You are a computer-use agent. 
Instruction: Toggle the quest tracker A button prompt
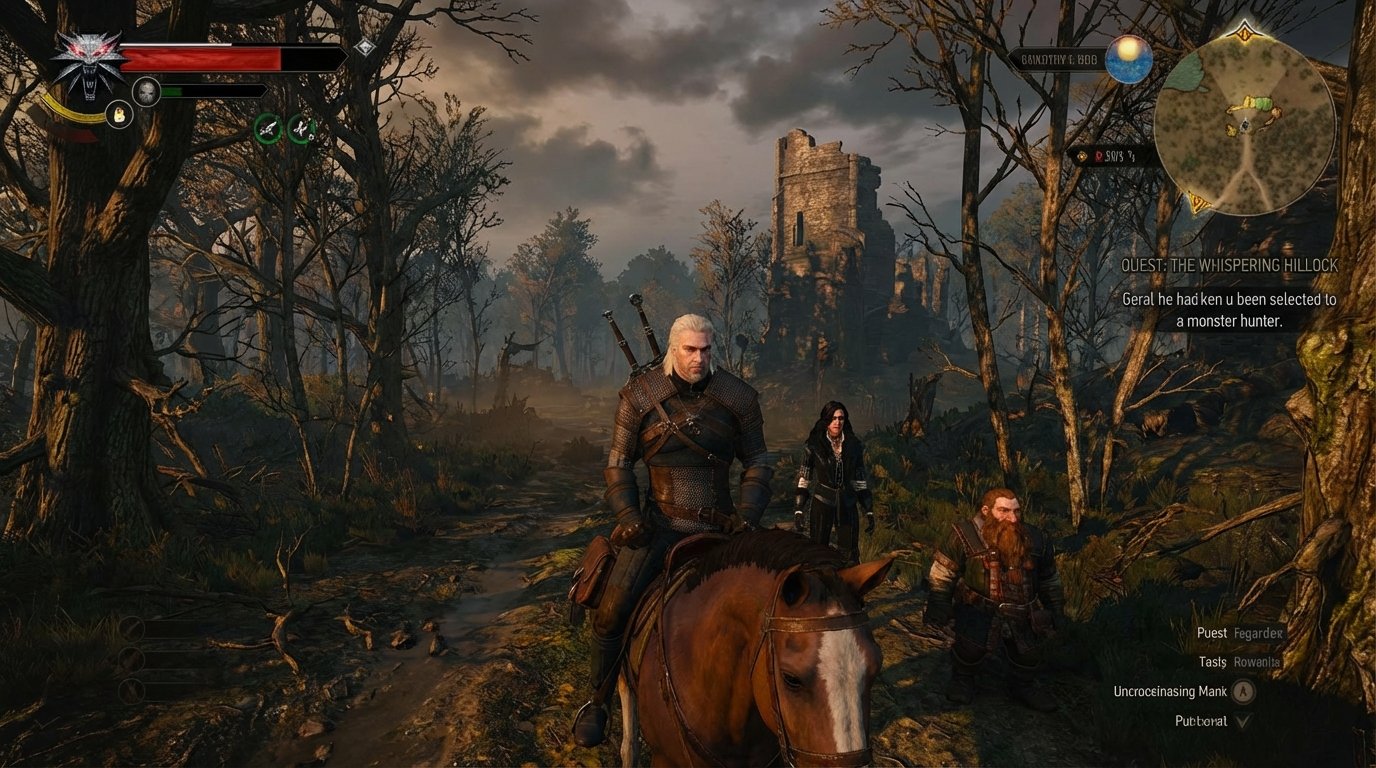click(1244, 691)
